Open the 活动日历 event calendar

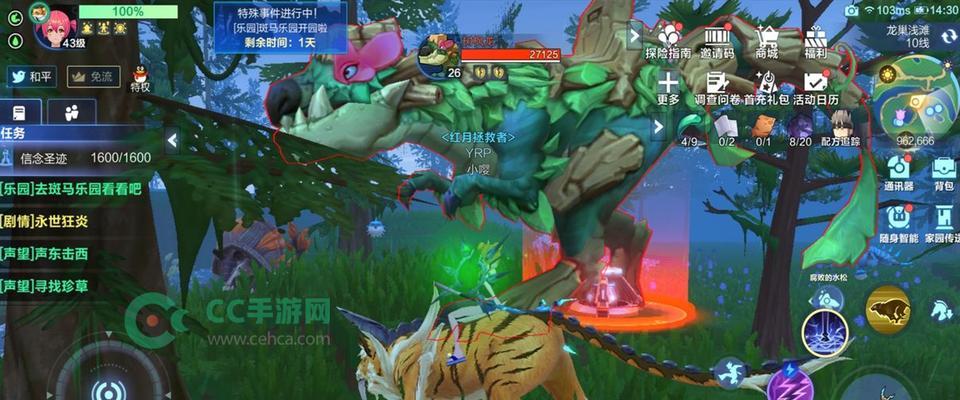[815, 88]
